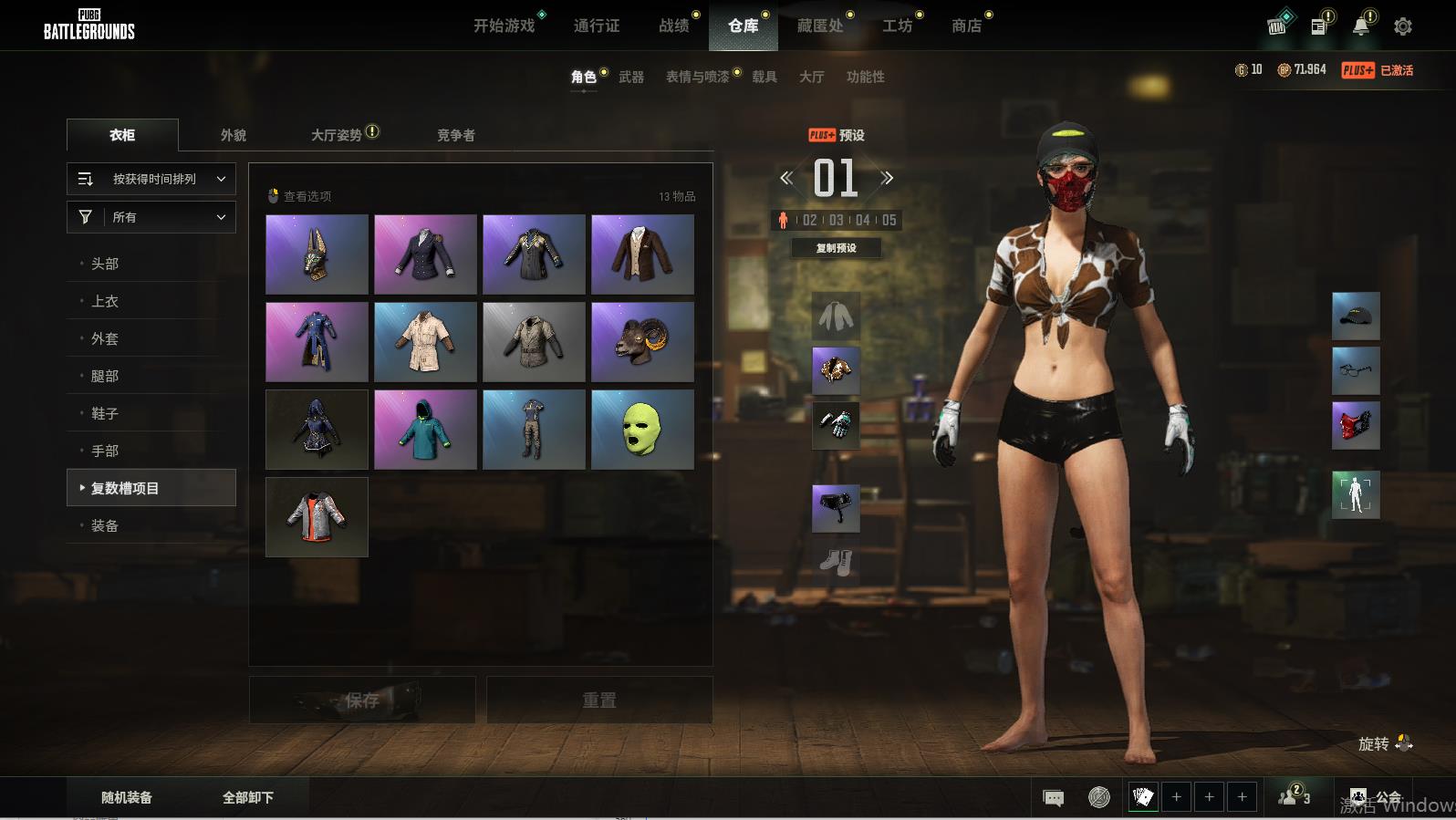
Task: Open the 通行证 pass page
Action: (597, 26)
